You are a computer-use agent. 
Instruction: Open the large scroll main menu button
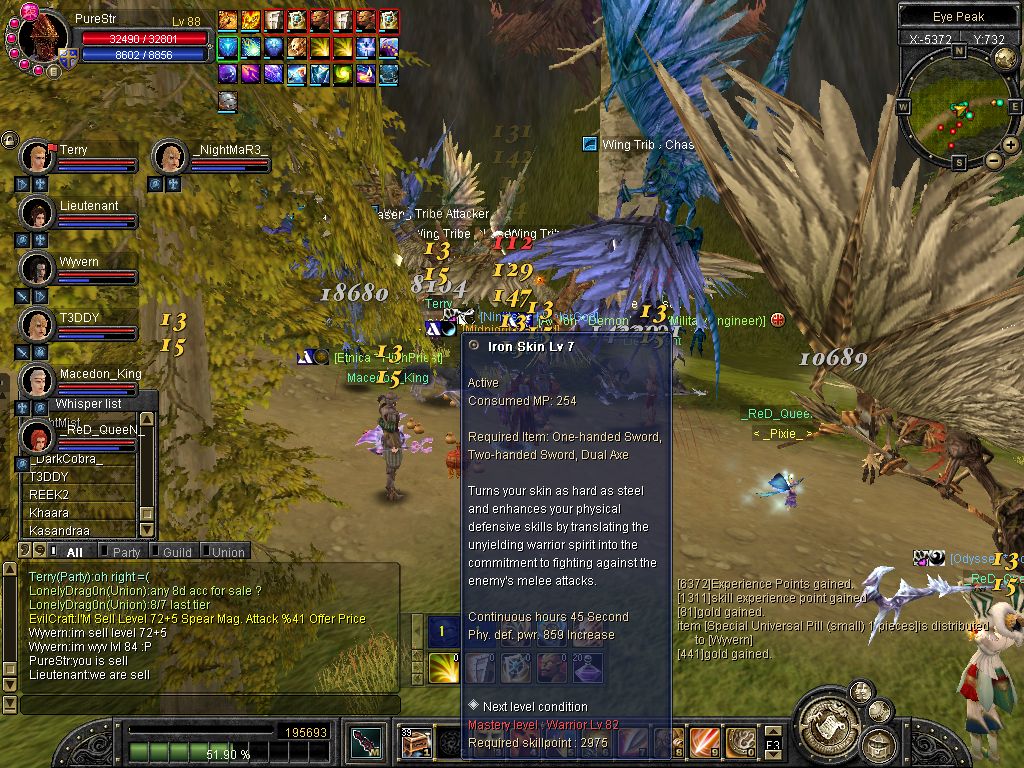pyautogui.click(x=829, y=723)
